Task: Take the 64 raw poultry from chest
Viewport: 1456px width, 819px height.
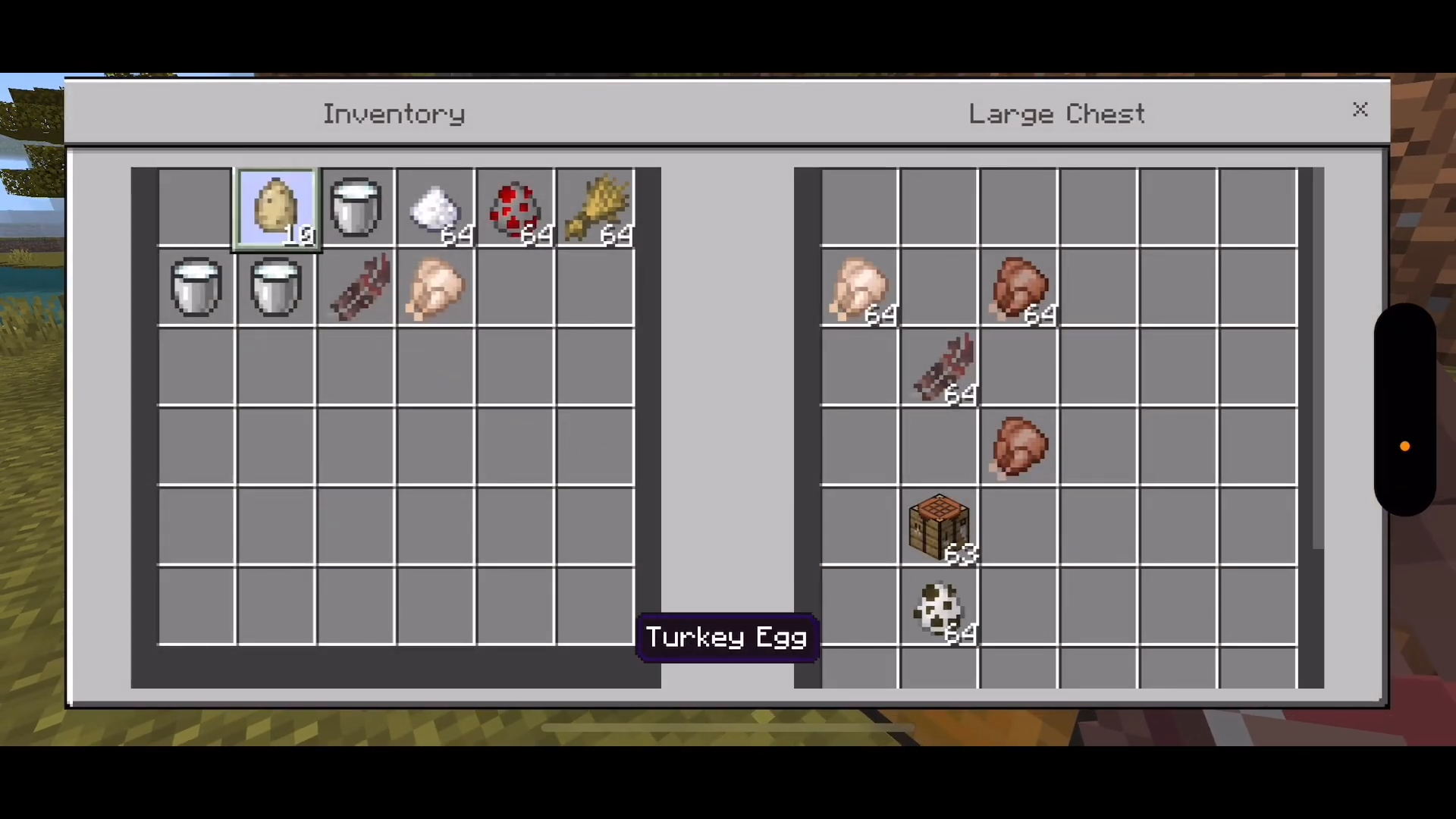Action: tap(859, 288)
